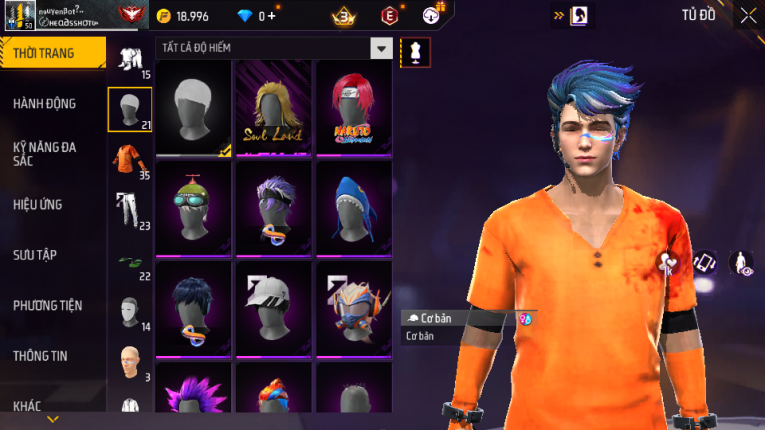Switch to the HIỆU ỨNG section
The width and height of the screenshot is (765, 430).
[38, 204]
